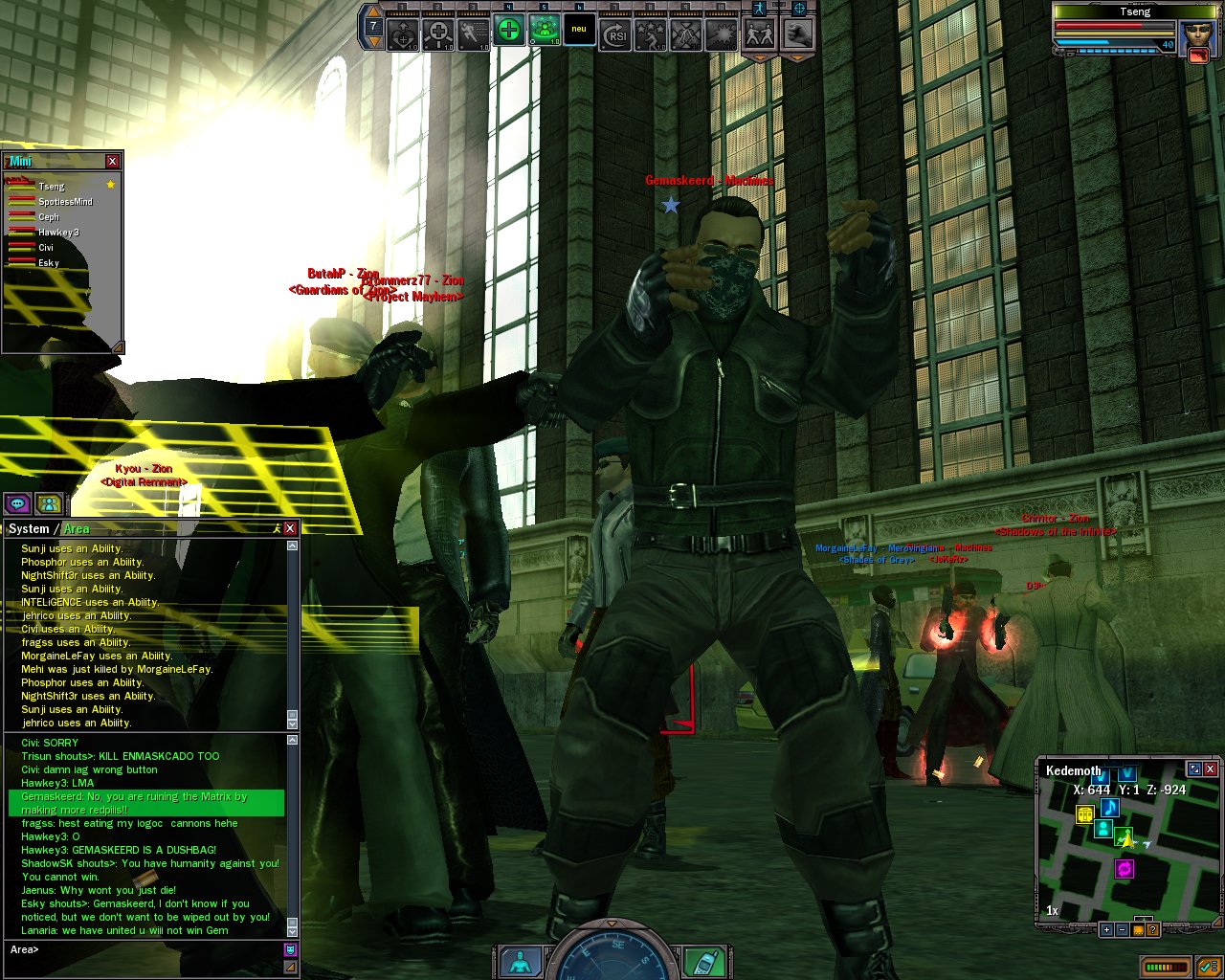The height and width of the screenshot is (980, 1225).
Task: Select Hawkey3 in the team list
Action: [x=58, y=233]
